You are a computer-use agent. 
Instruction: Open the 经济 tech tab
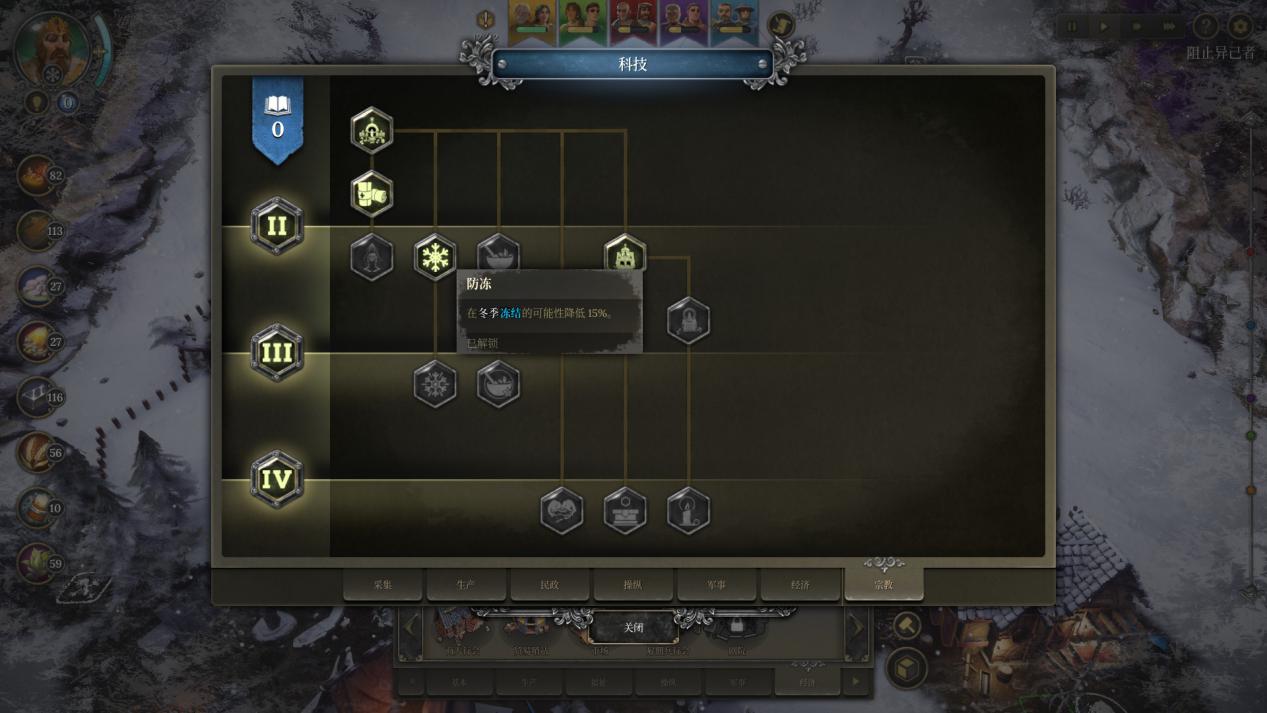tap(800, 584)
